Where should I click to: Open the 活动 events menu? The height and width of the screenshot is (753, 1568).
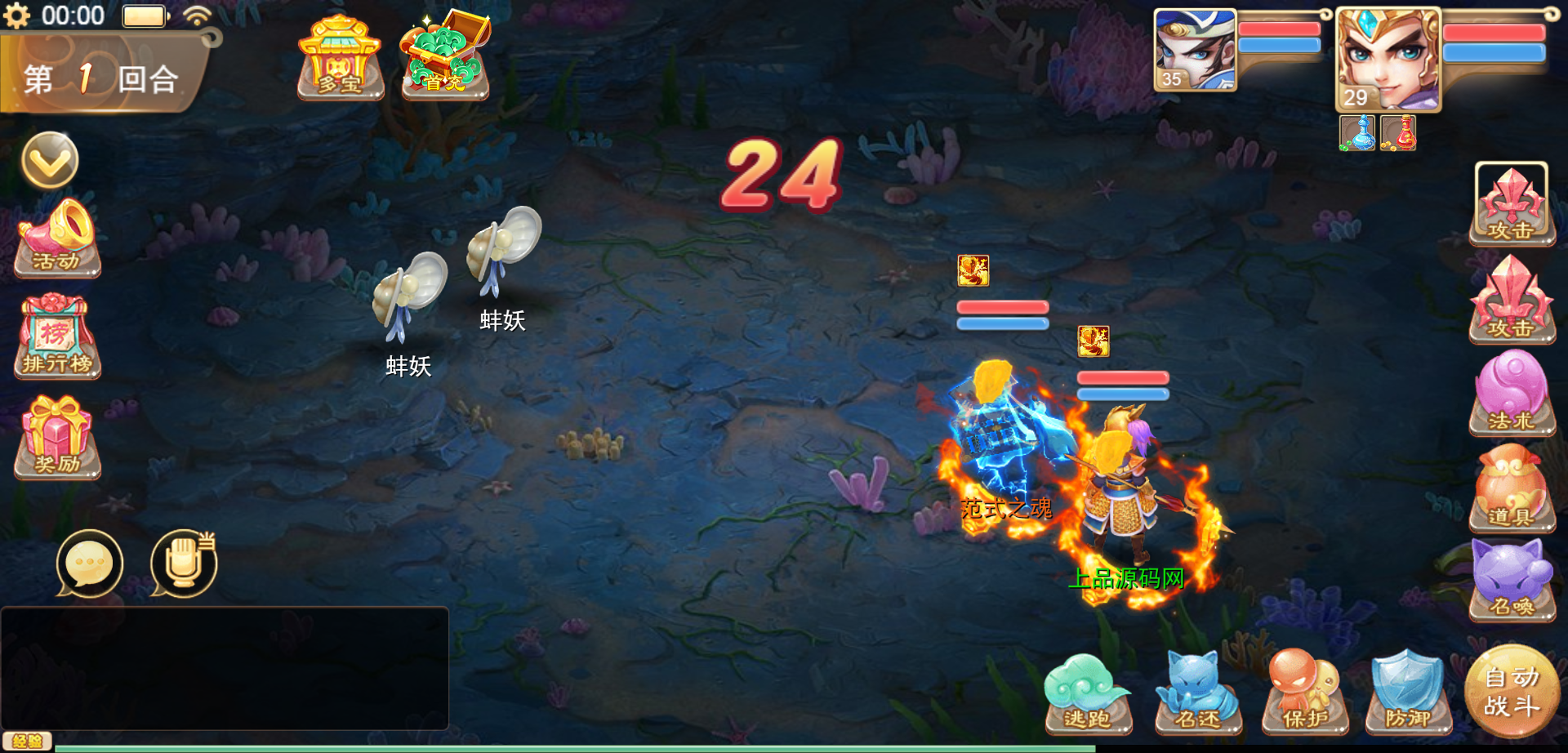(57, 238)
